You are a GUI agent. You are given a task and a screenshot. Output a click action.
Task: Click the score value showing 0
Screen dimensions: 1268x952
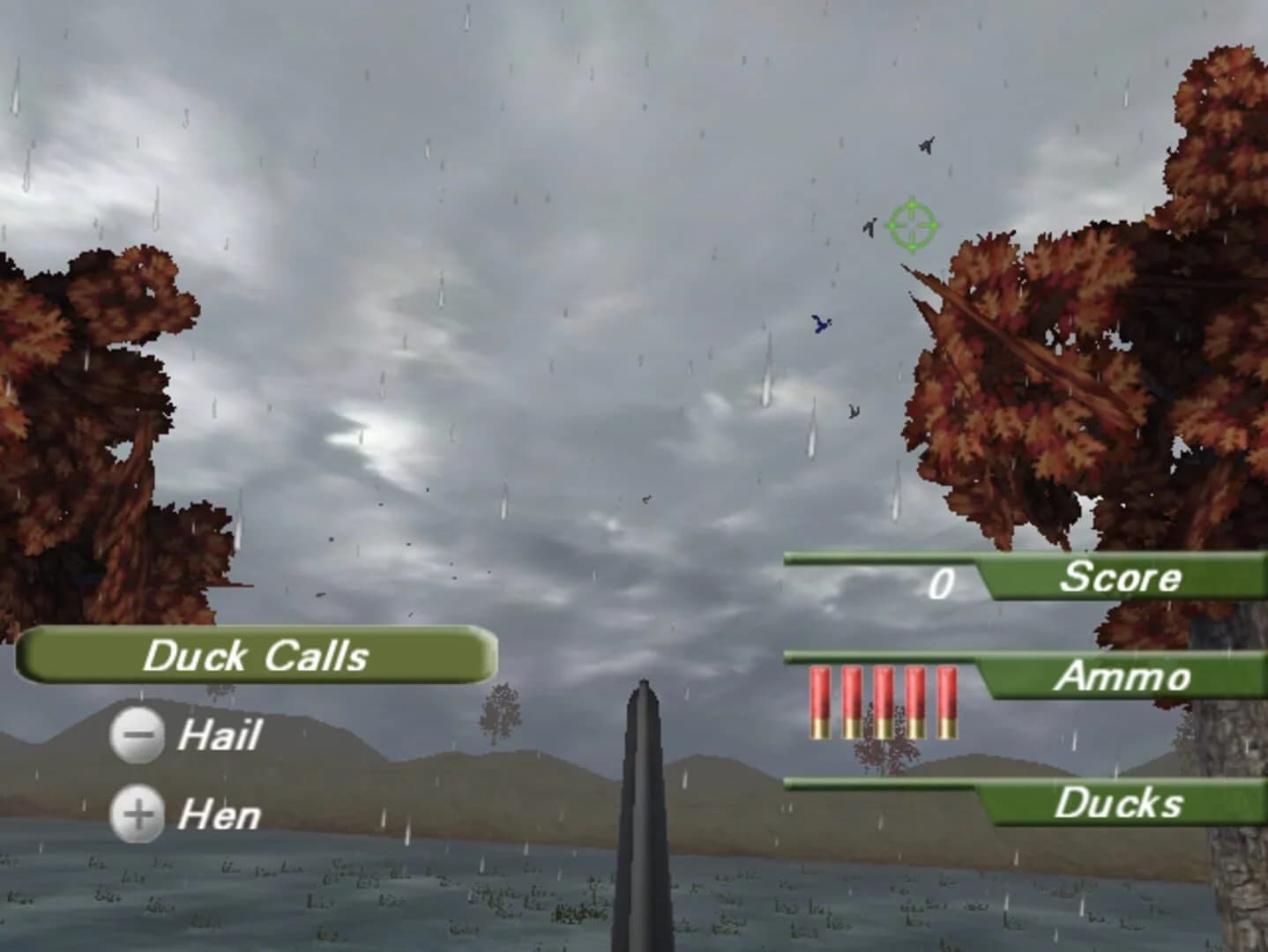[943, 580]
